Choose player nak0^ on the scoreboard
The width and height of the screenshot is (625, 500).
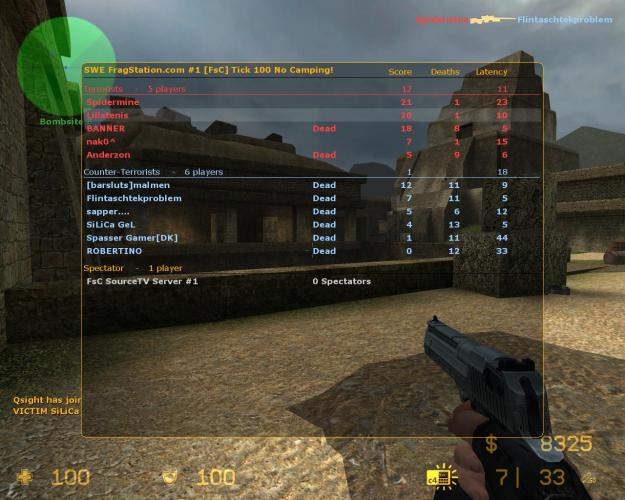point(103,141)
